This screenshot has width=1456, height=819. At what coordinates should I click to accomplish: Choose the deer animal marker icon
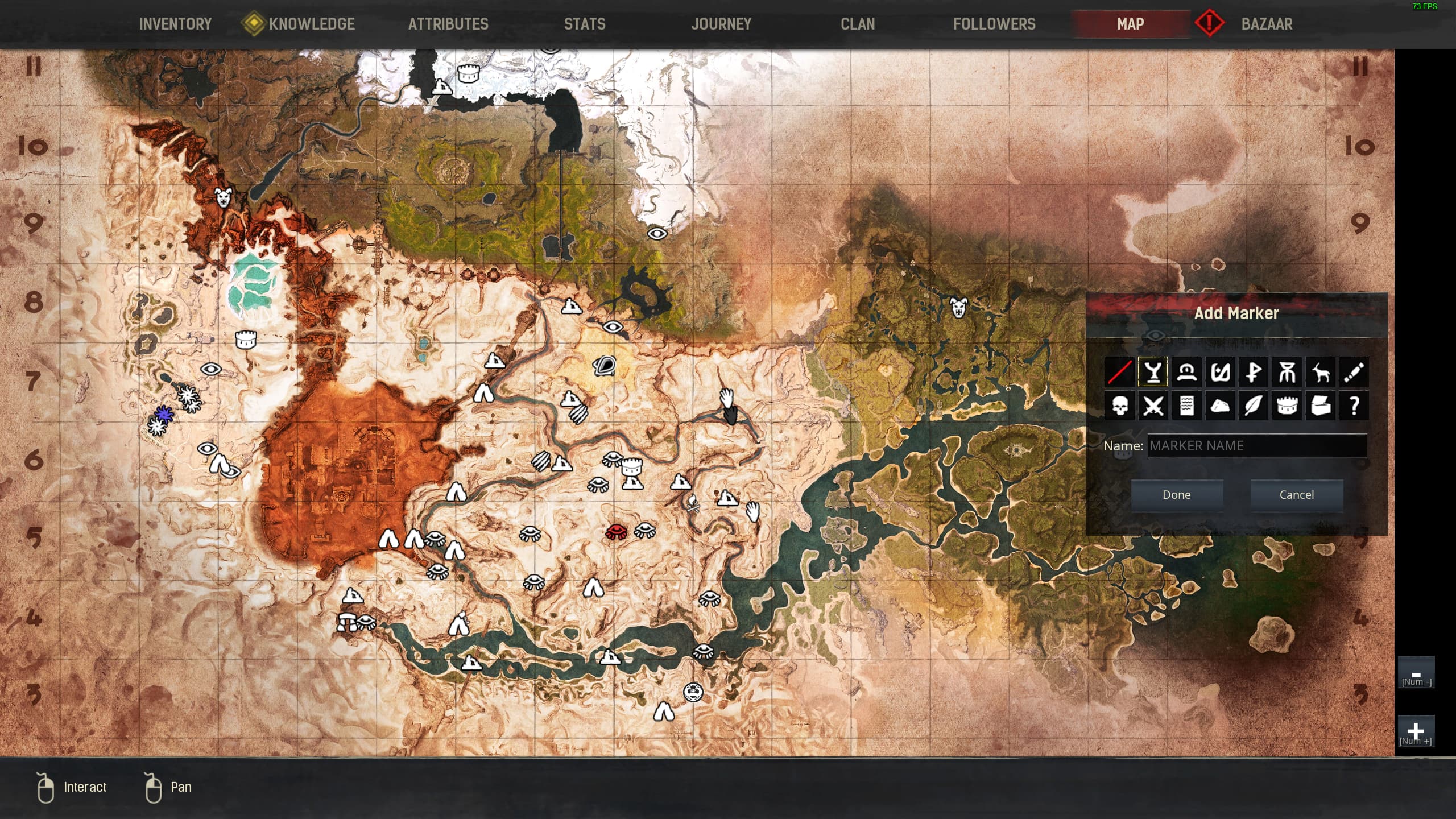(x=1321, y=373)
